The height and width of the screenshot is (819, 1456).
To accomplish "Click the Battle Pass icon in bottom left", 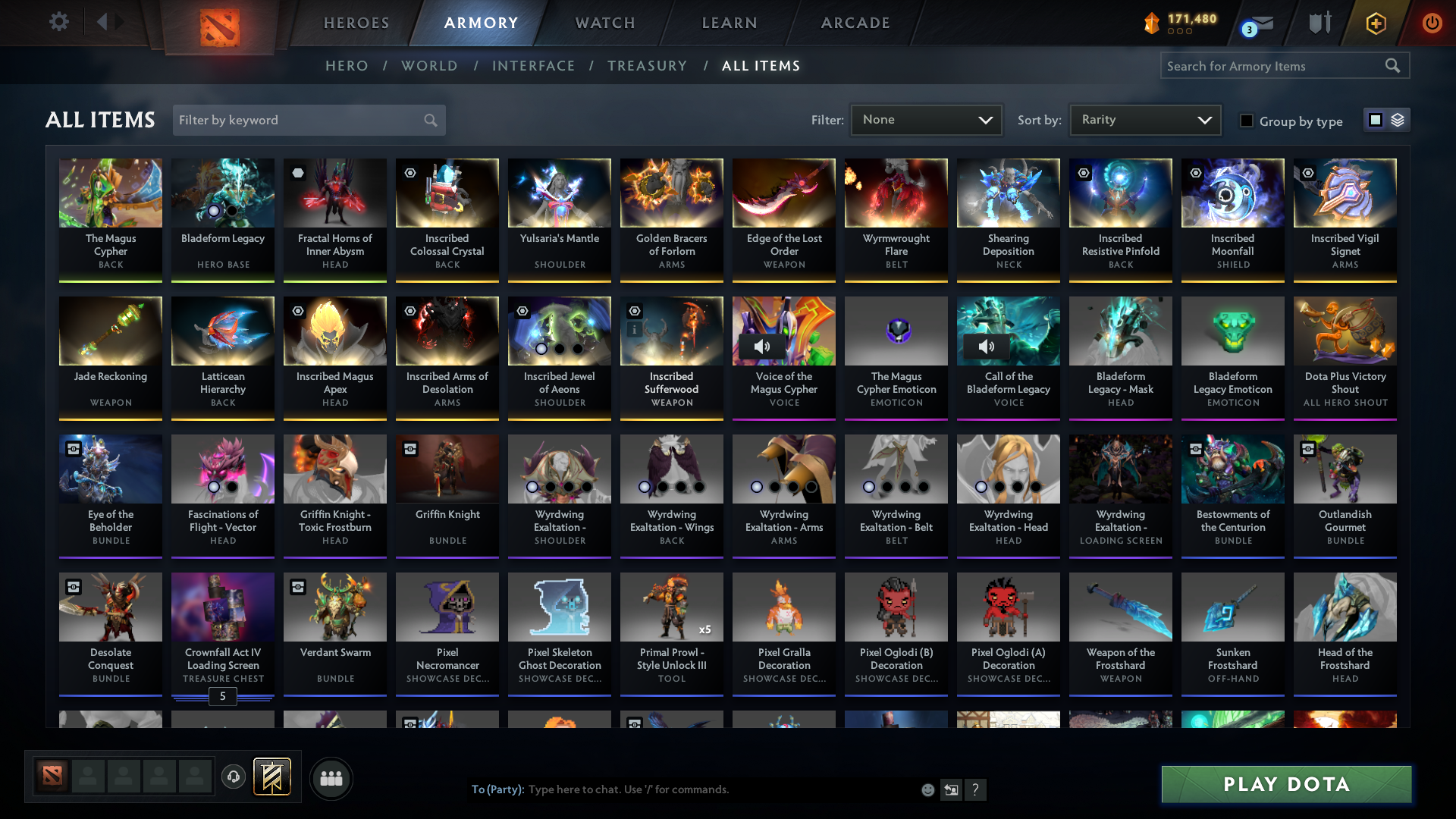I will (272, 777).
